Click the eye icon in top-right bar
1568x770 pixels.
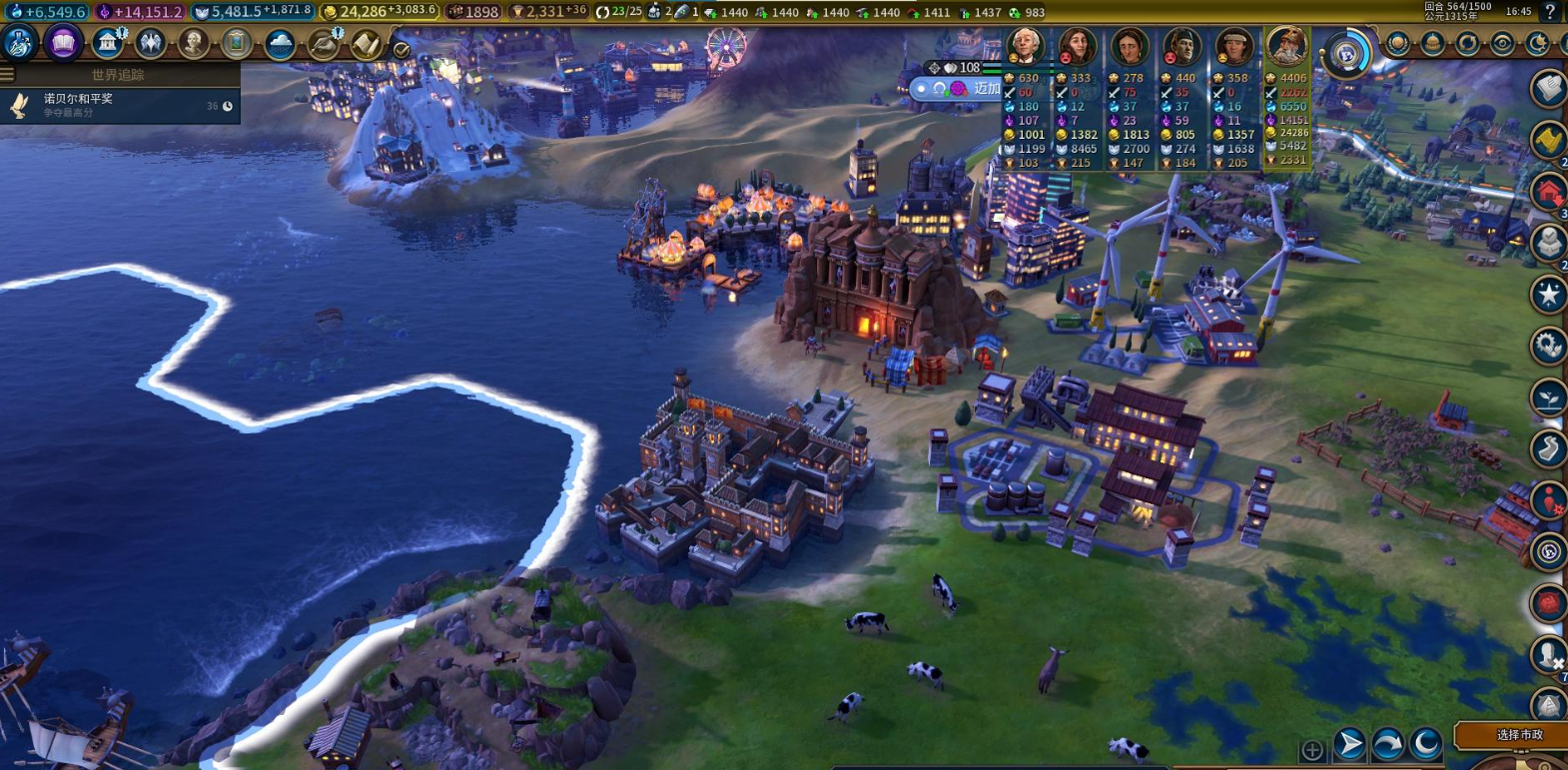(x=1502, y=44)
